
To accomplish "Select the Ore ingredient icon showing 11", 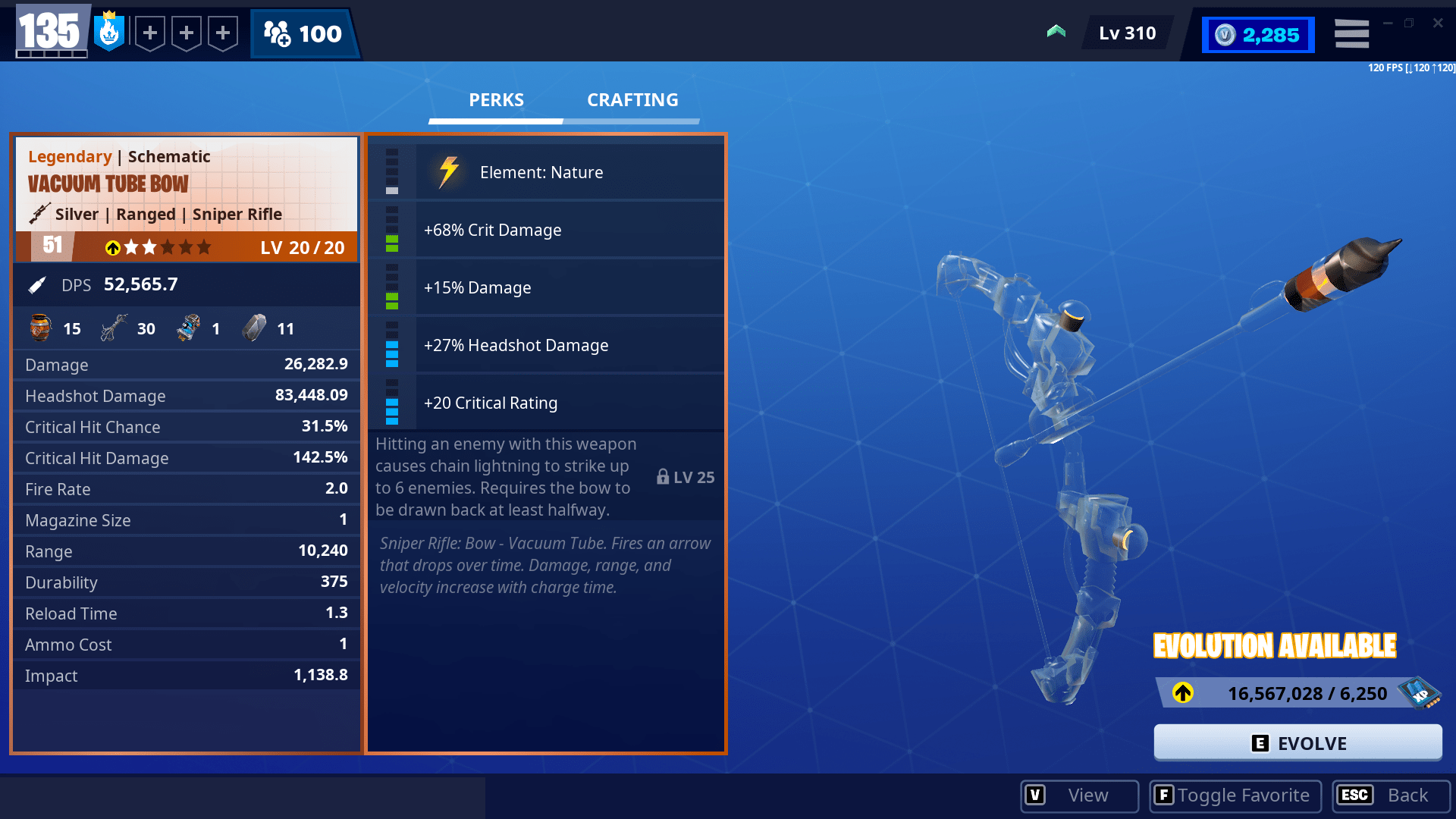I will [x=254, y=328].
